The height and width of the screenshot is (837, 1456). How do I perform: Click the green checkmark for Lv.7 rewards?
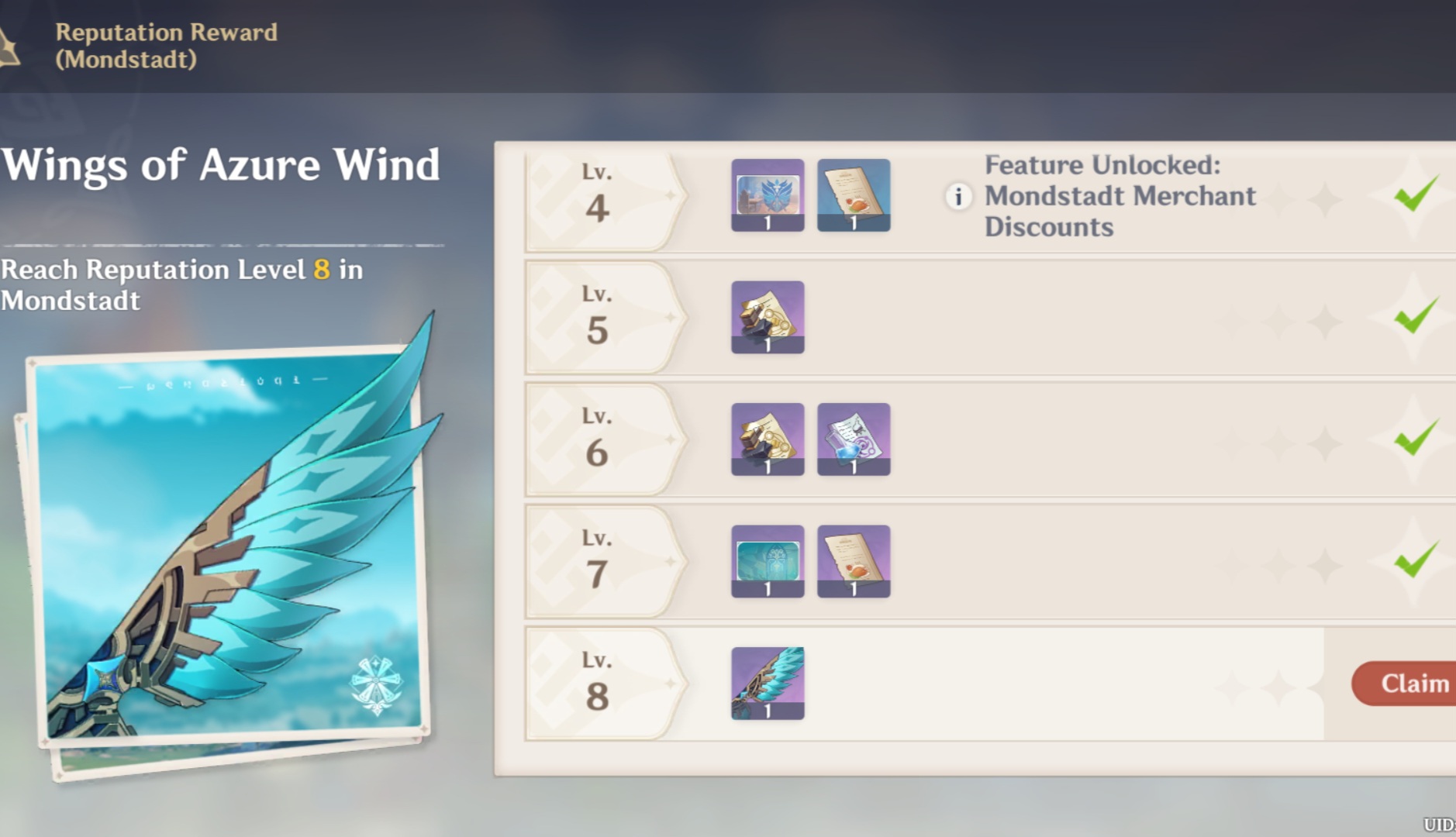(x=1414, y=561)
